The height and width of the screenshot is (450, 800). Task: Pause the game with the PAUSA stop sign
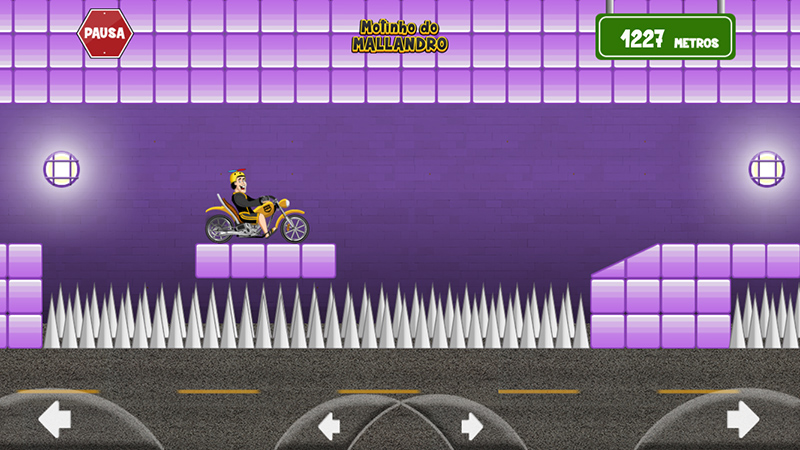tap(105, 33)
